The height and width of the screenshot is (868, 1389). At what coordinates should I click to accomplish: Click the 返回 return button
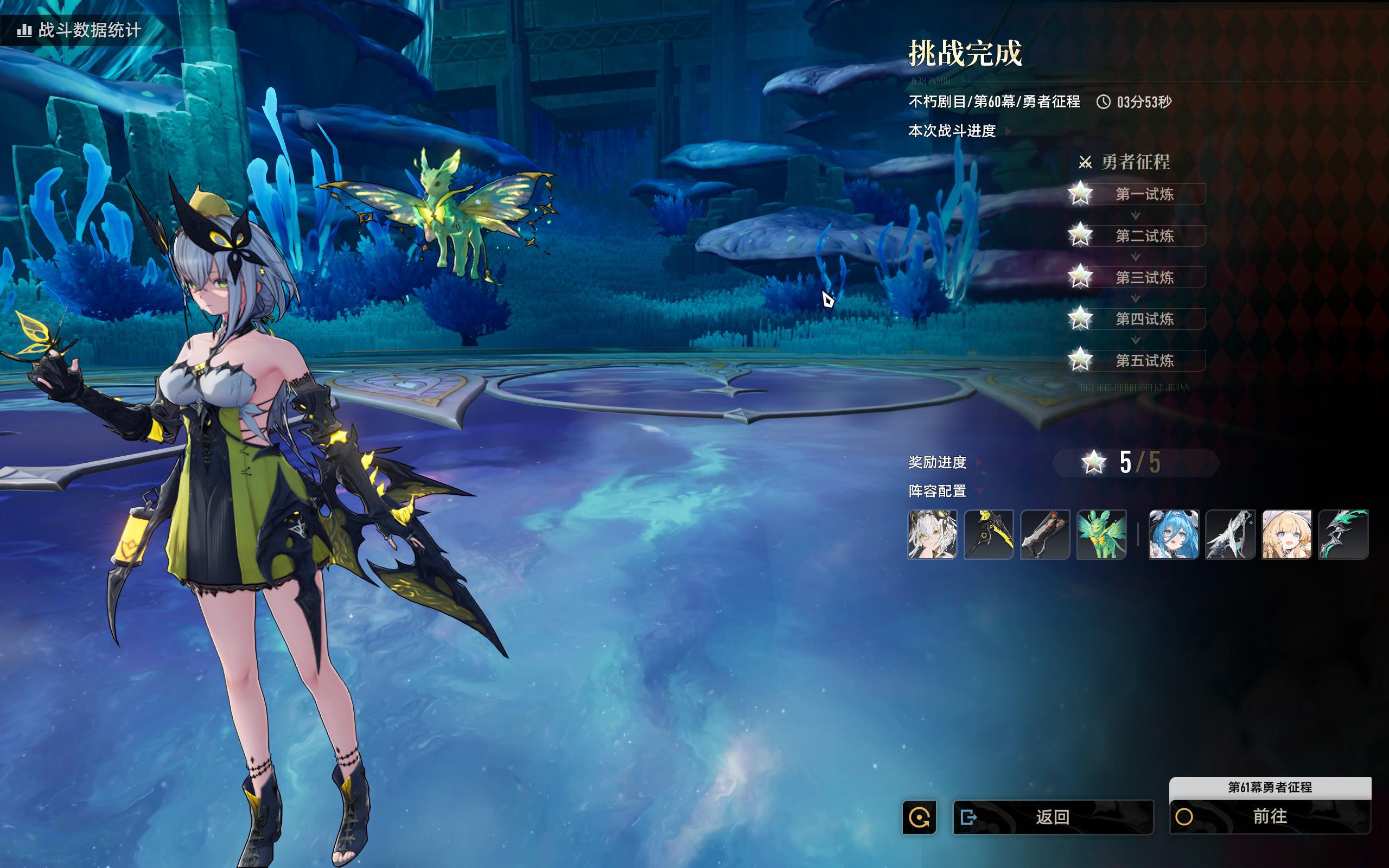pyautogui.click(x=1052, y=816)
